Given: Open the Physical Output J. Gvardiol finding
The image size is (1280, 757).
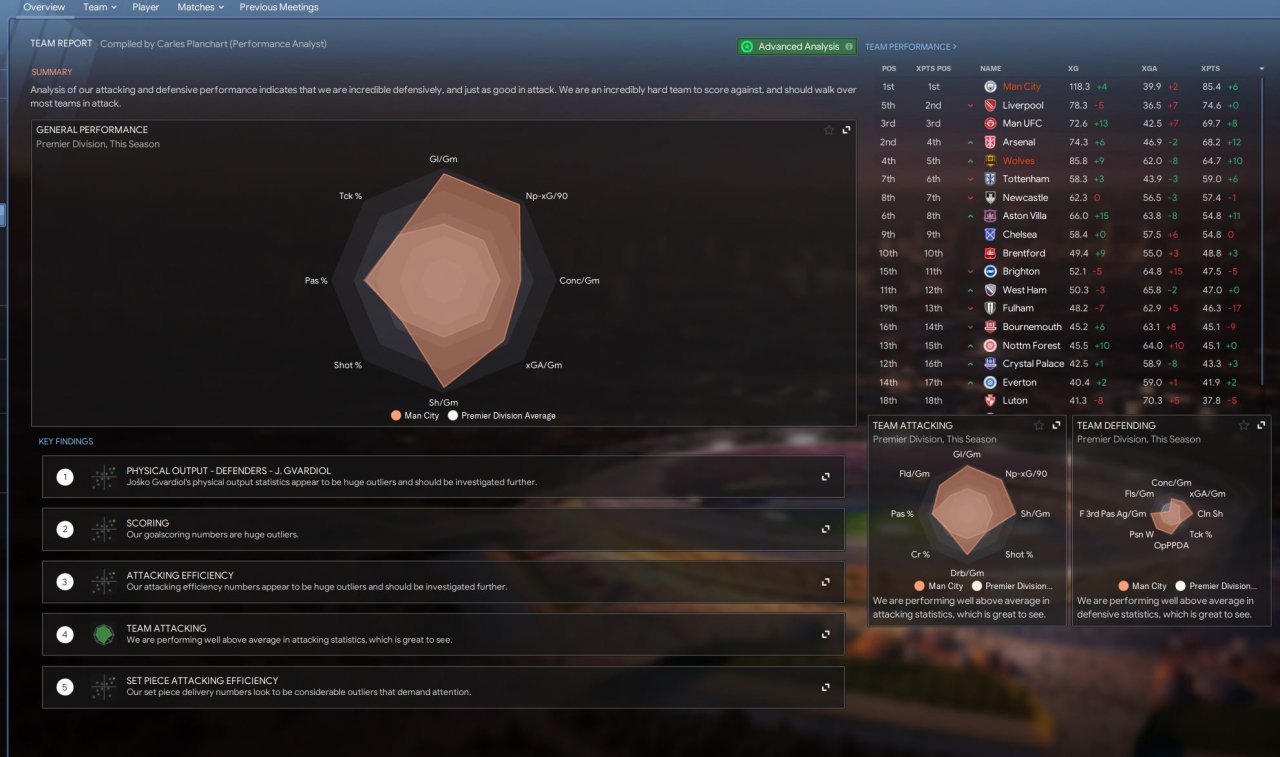Looking at the screenshot, I should tap(442, 476).
